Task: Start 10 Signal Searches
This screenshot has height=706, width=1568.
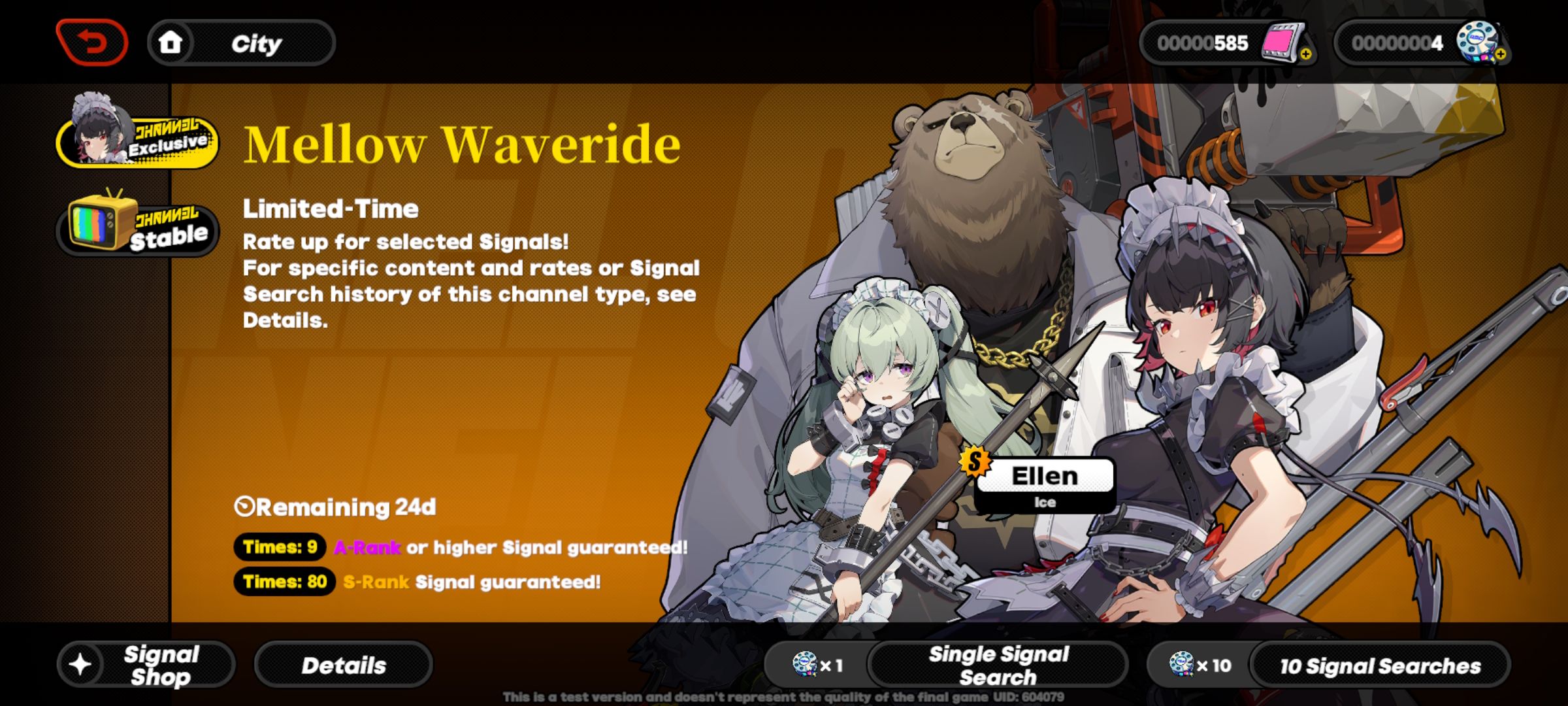Action: (1379, 665)
